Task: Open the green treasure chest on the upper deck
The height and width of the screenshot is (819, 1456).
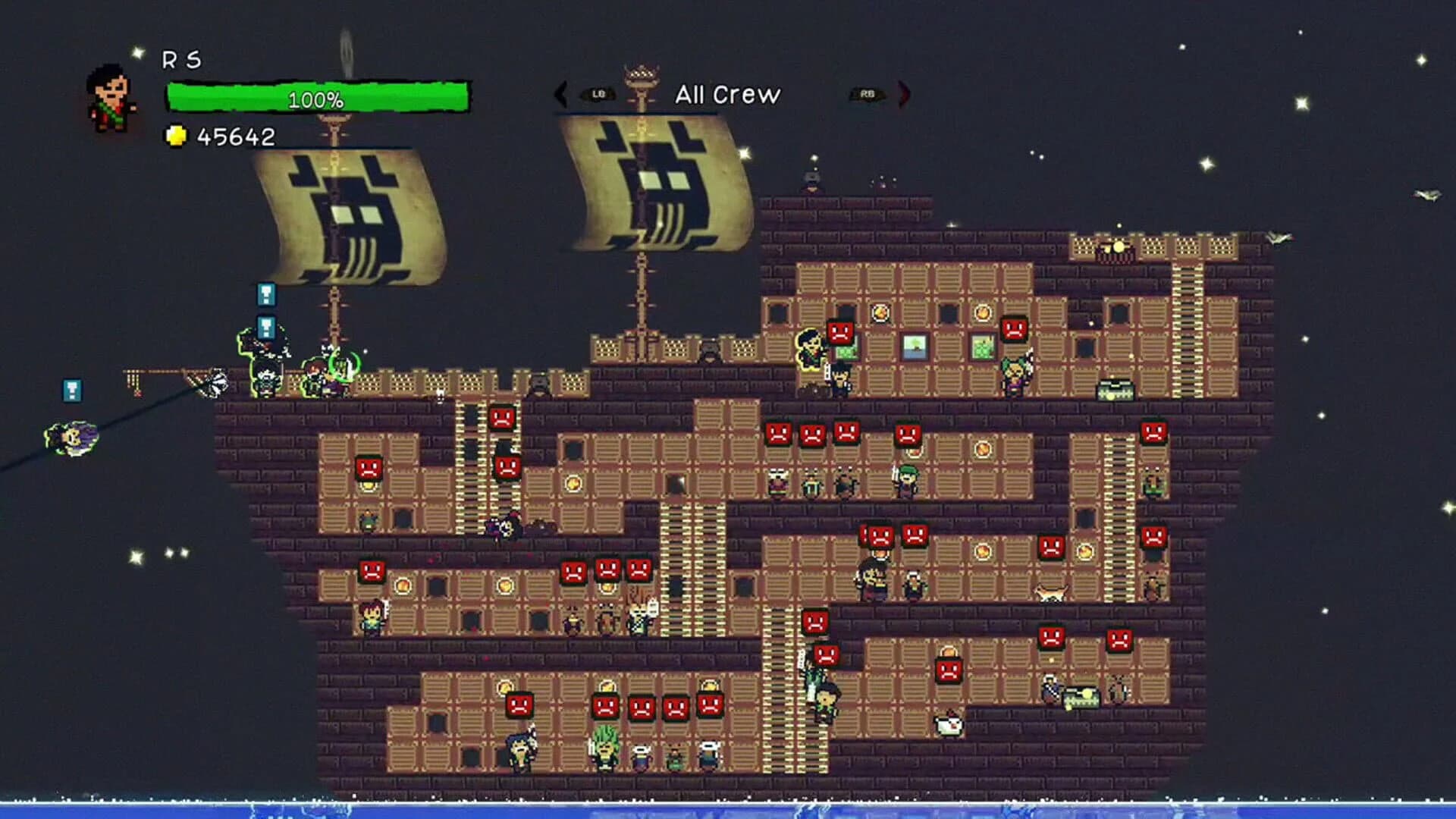Action: tap(1114, 388)
